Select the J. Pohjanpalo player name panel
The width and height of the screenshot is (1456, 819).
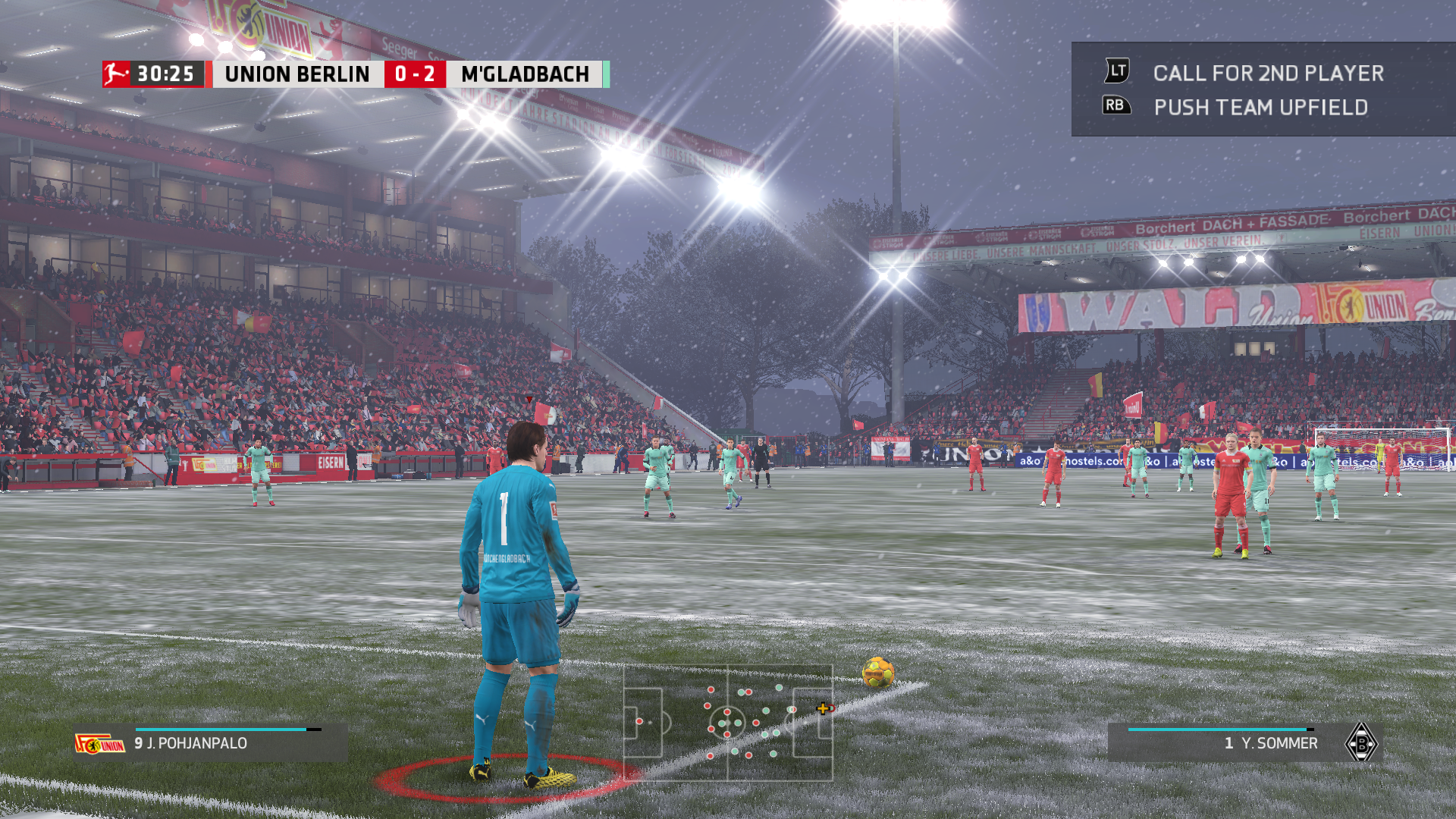(211, 743)
